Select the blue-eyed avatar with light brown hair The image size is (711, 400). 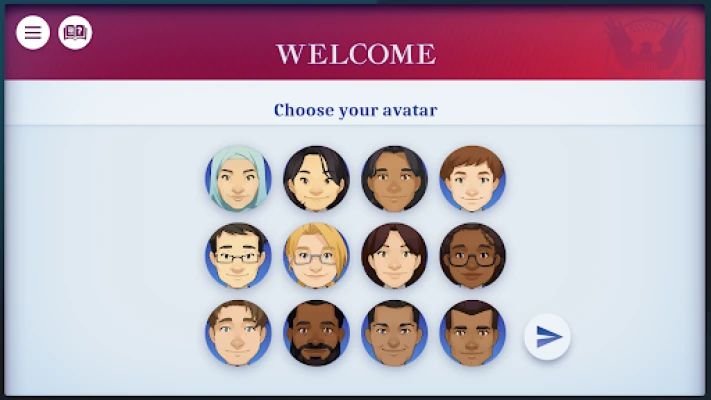[x=238, y=333]
